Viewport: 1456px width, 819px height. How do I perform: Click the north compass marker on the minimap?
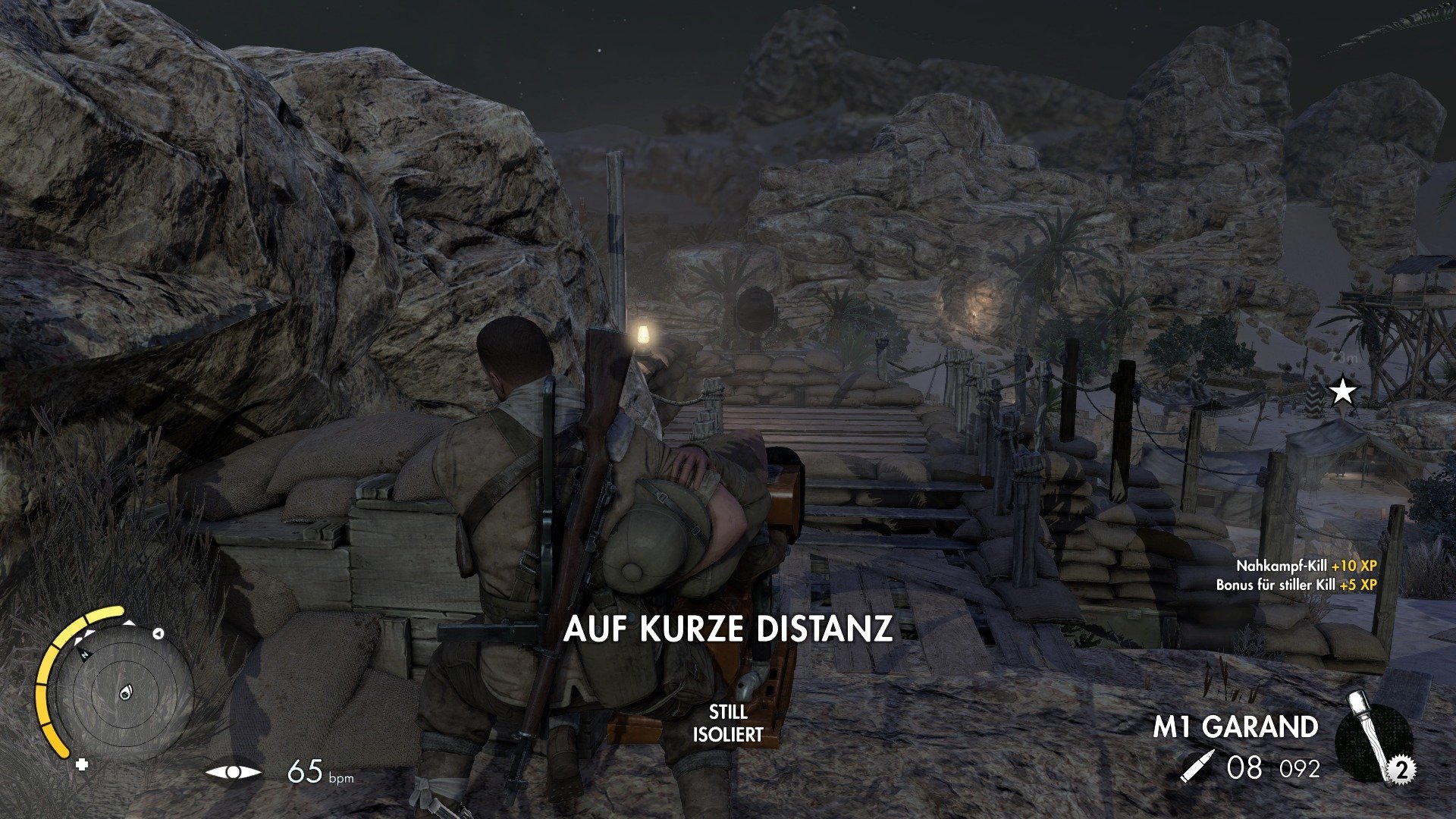(x=84, y=653)
